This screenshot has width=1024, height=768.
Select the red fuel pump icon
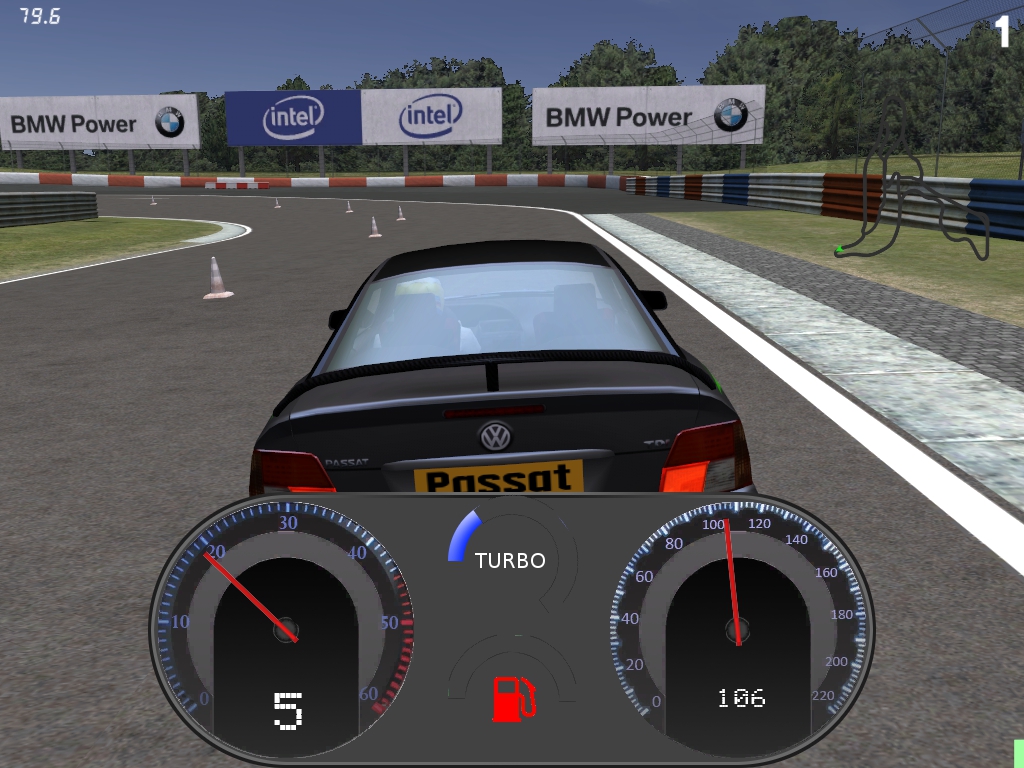(x=513, y=698)
